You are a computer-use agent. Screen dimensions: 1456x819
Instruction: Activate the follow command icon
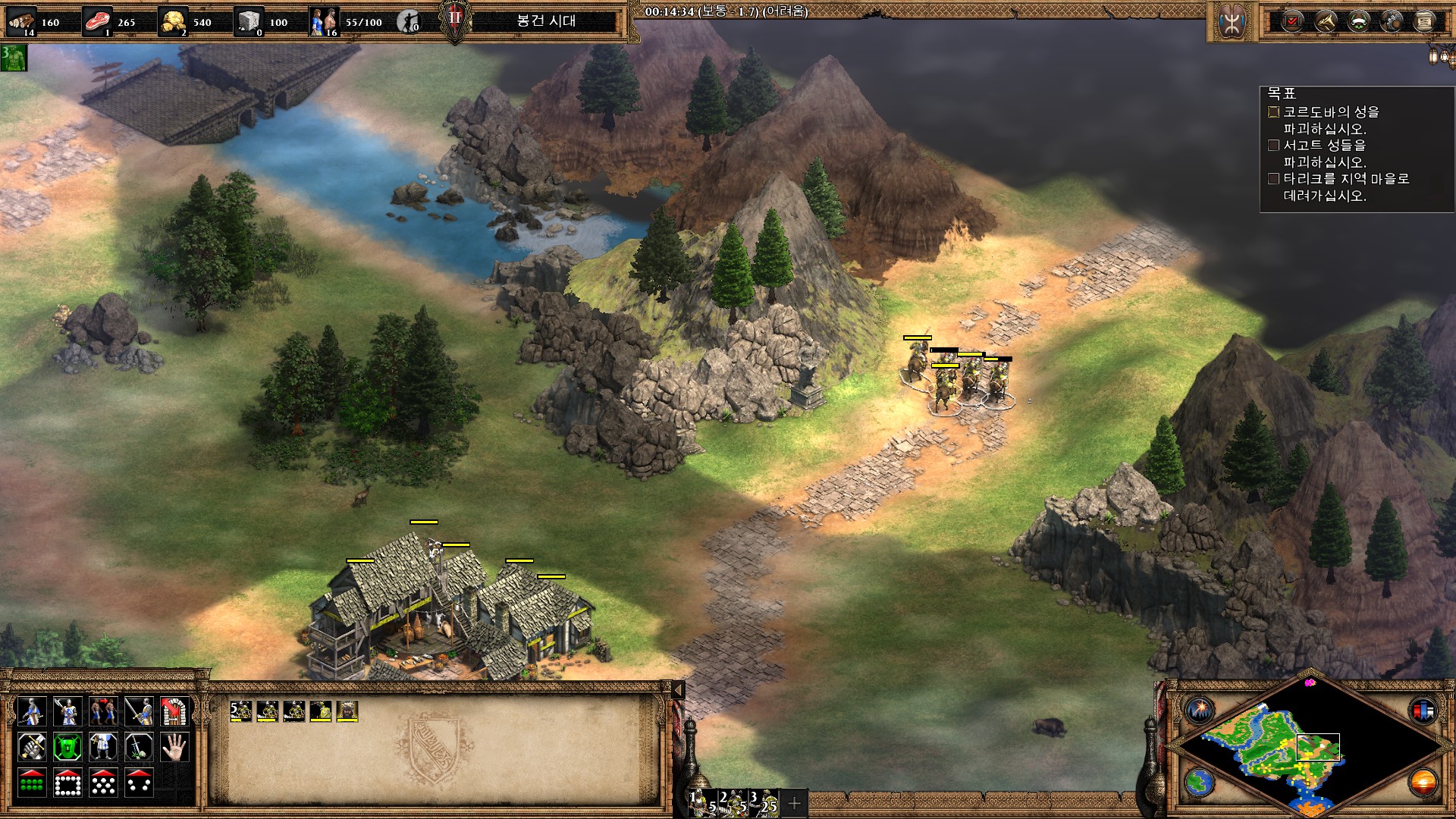(x=103, y=711)
